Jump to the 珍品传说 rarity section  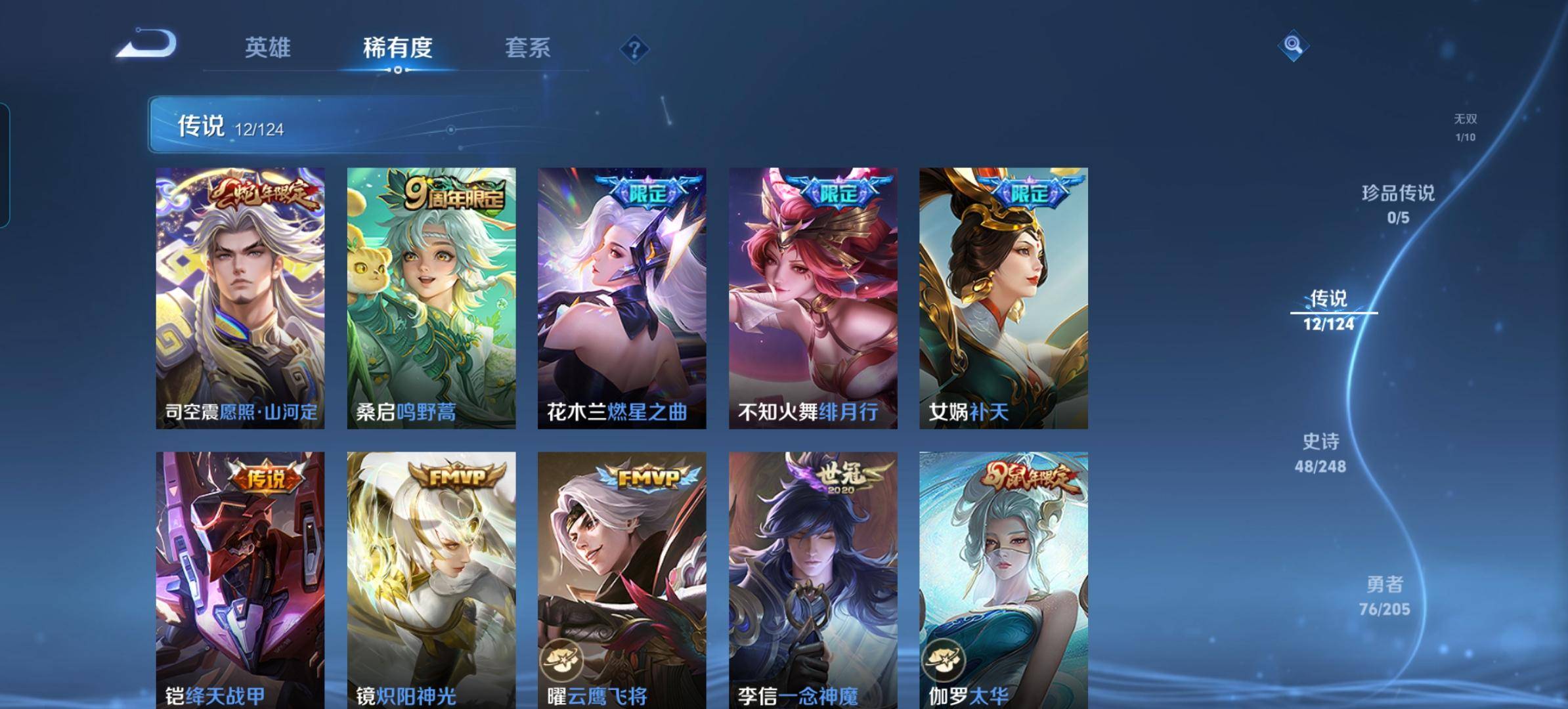pyautogui.click(x=1398, y=204)
